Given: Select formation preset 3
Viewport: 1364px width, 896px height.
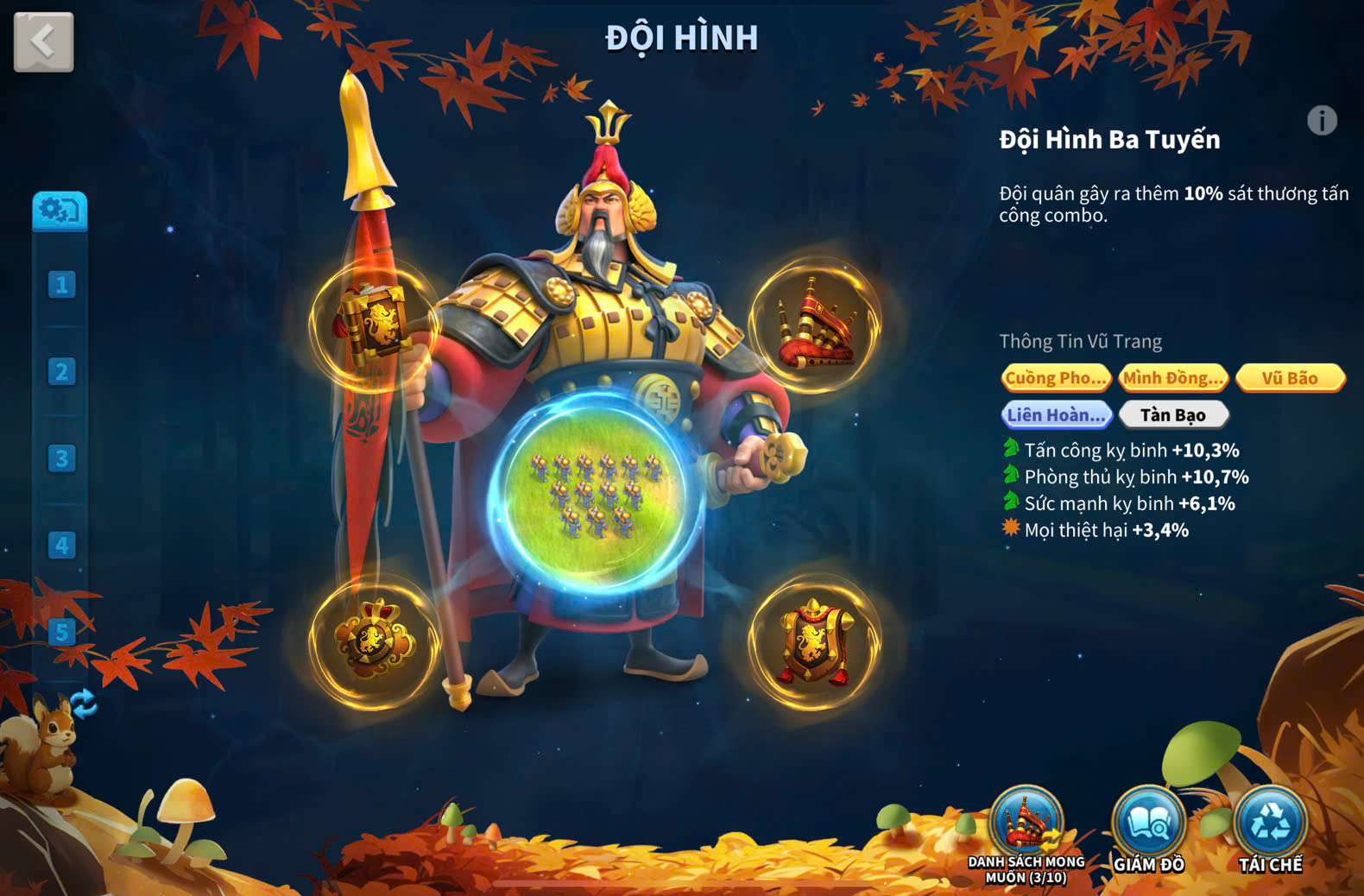Looking at the screenshot, I should [x=61, y=458].
